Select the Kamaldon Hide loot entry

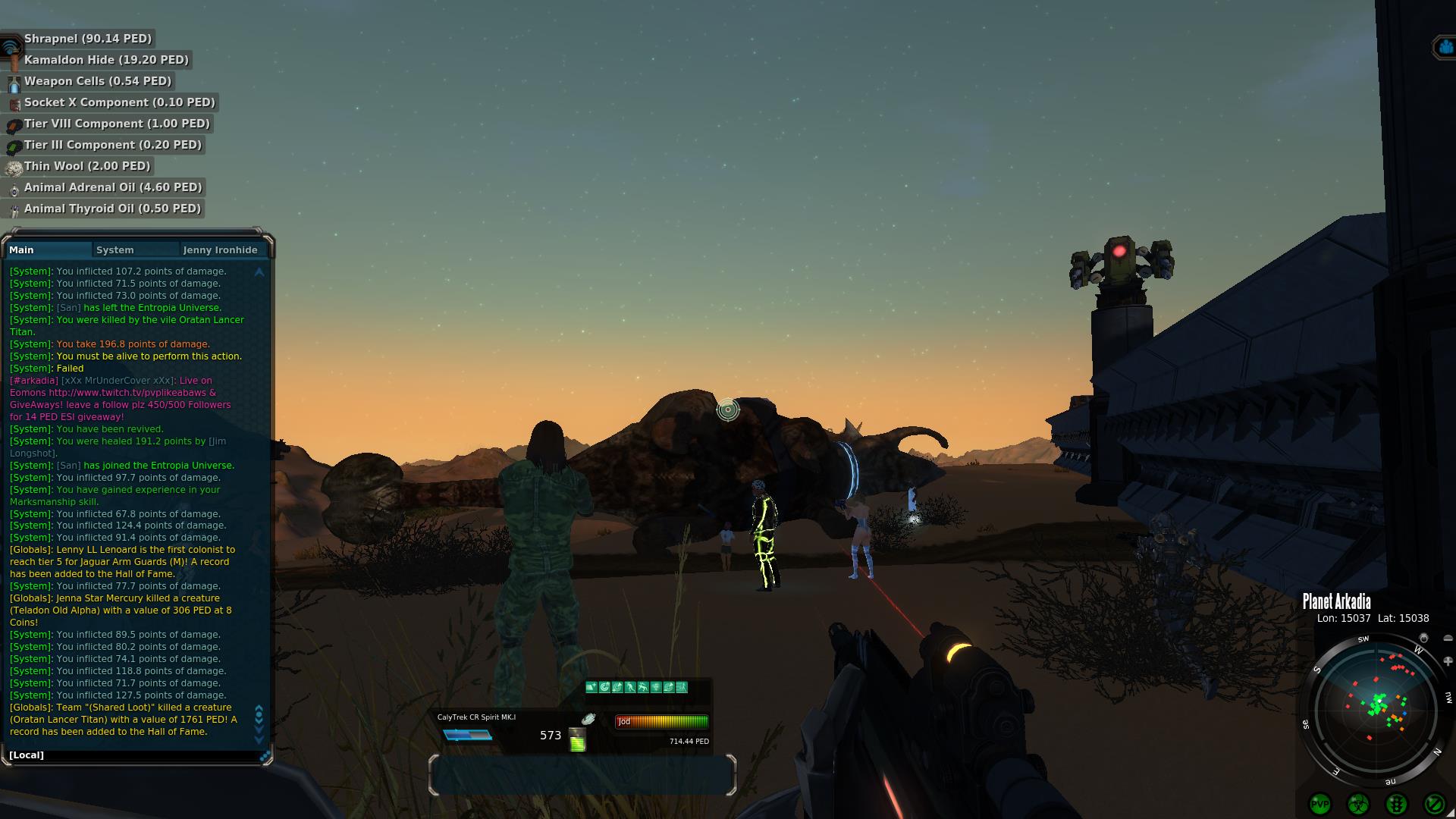point(106,60)
